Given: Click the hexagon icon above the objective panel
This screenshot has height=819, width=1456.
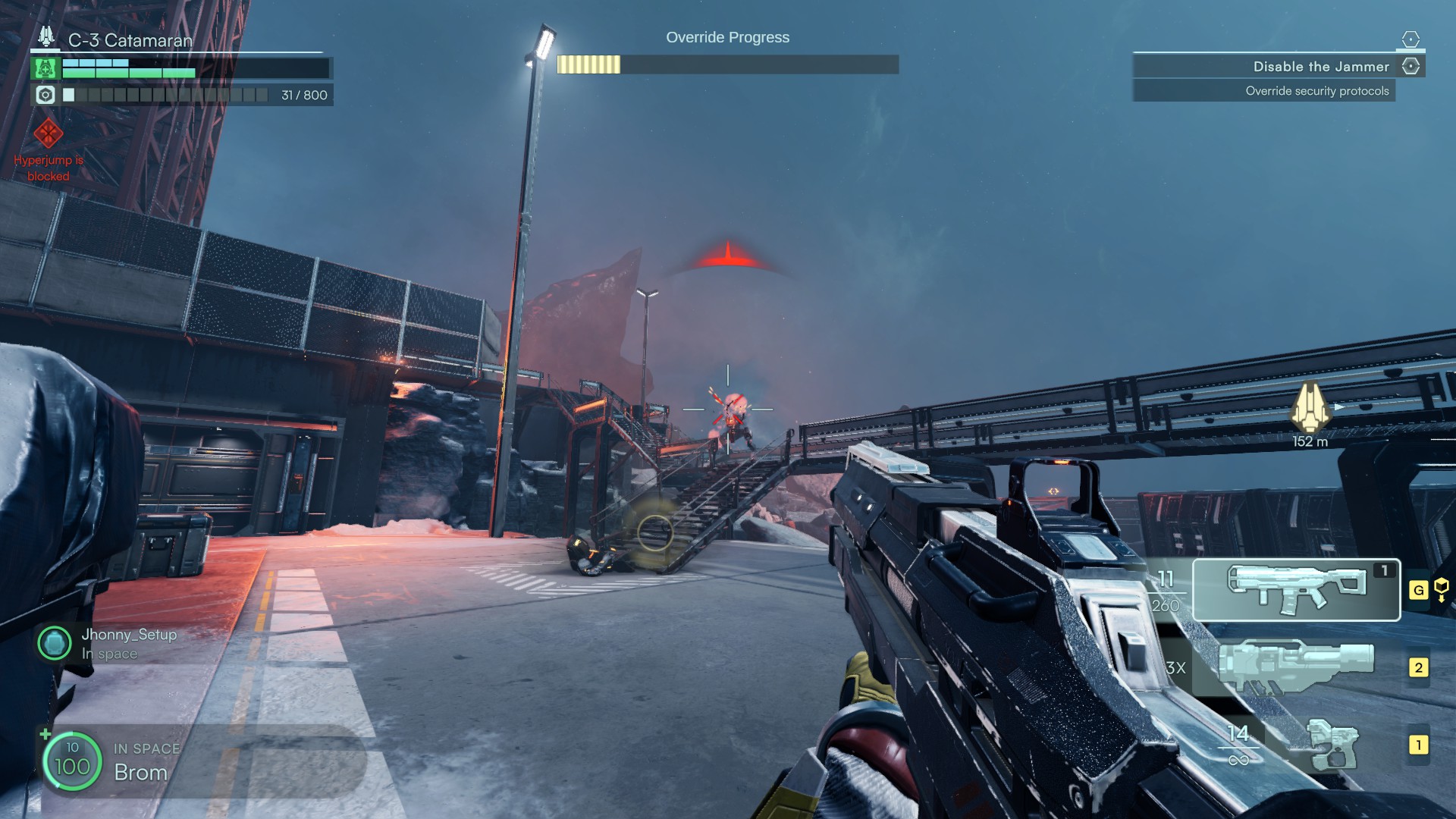Looking at the screenshot, I should 1410,39.
